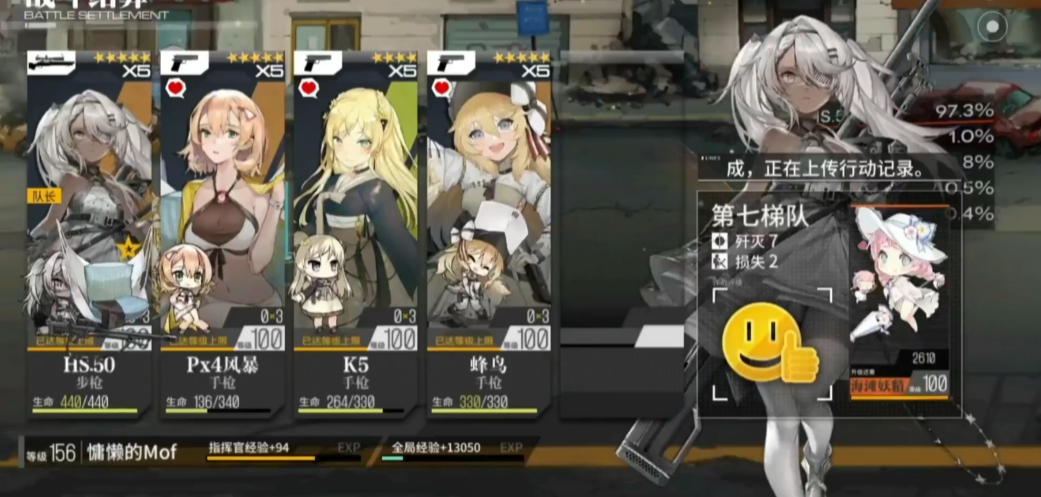Click the yellow thumbs-up smiley sticker
Viewport: 1041px width, 497px height.
[769, 343]
